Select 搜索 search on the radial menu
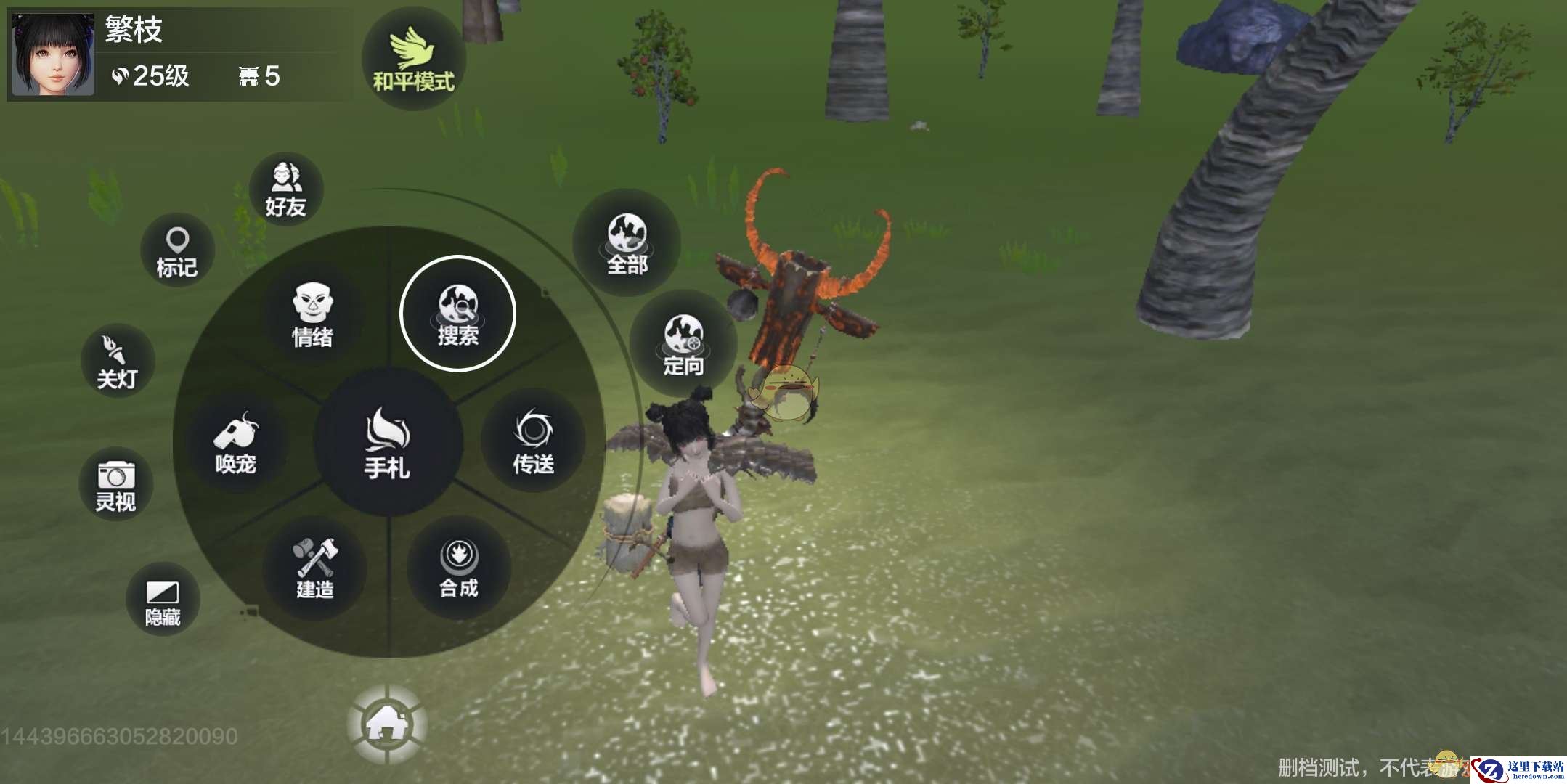This screenshot has width=1567, height=784. pyautogui.click(x=457, y=314)
